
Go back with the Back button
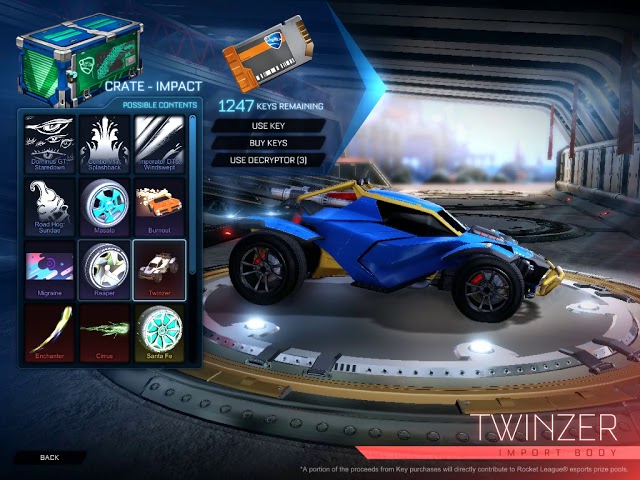pyautogui.click(x=50, y=457)
